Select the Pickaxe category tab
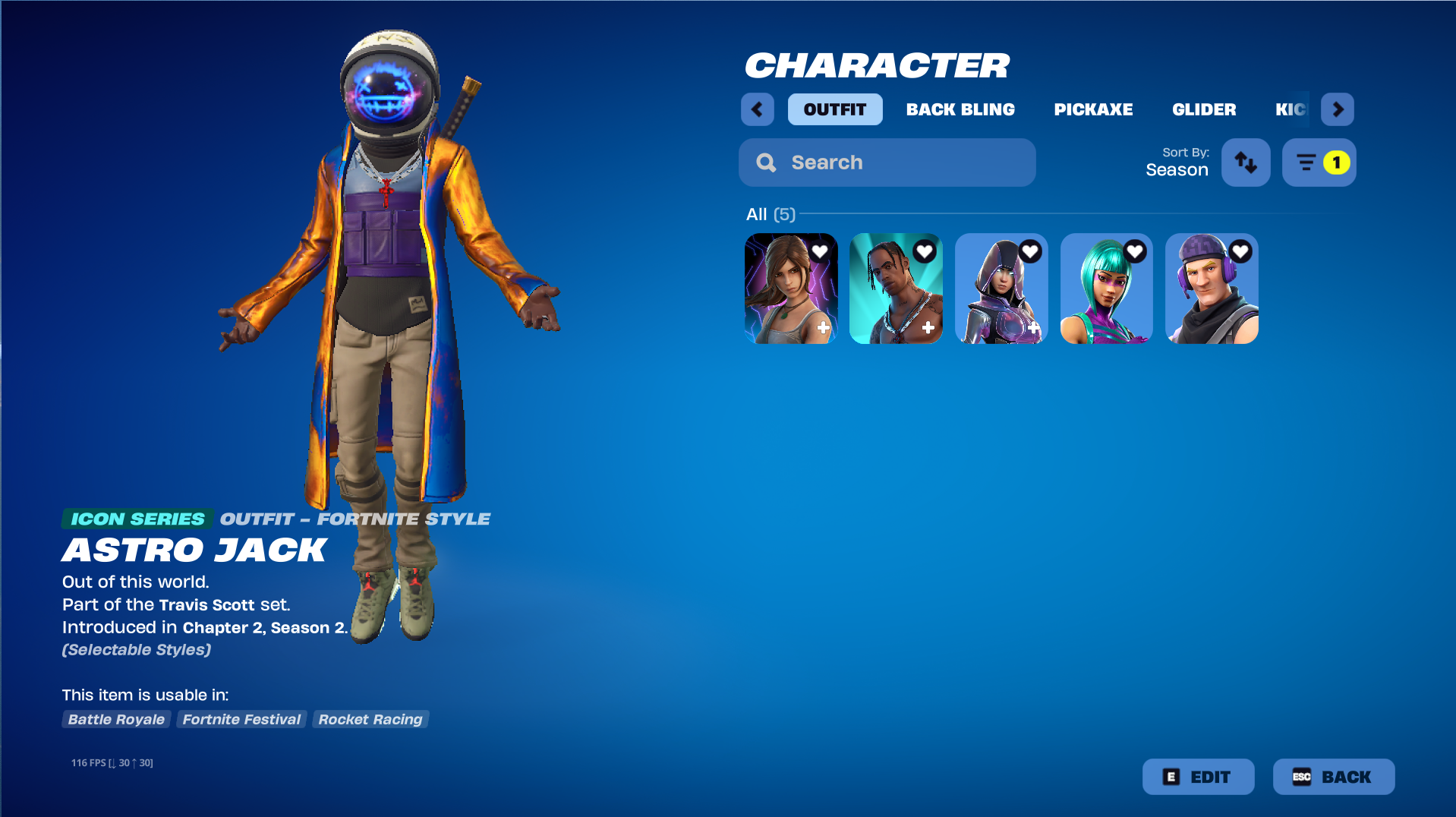 click(1092, 109)
